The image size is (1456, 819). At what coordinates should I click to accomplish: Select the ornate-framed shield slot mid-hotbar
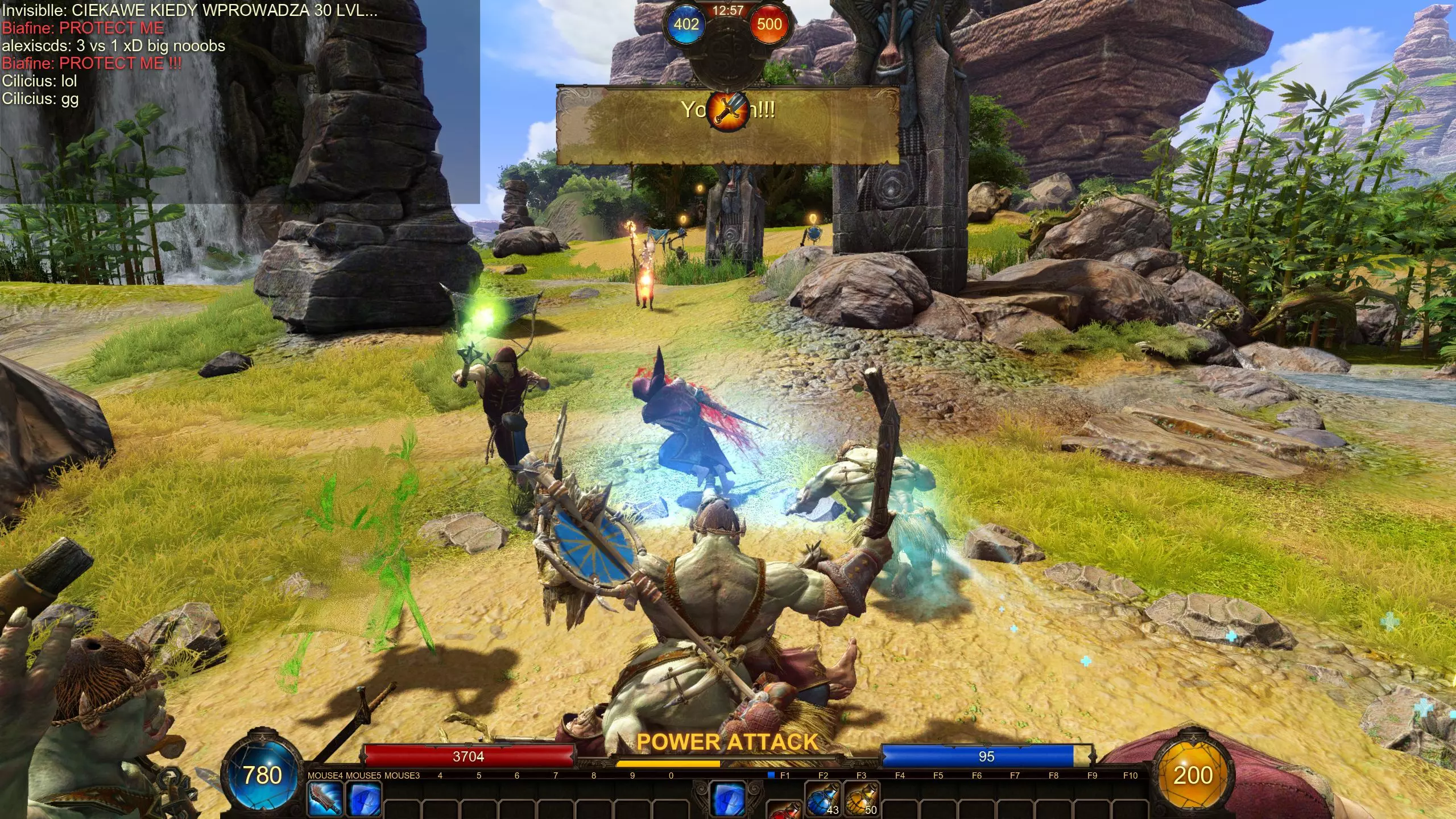coord(729,799)
